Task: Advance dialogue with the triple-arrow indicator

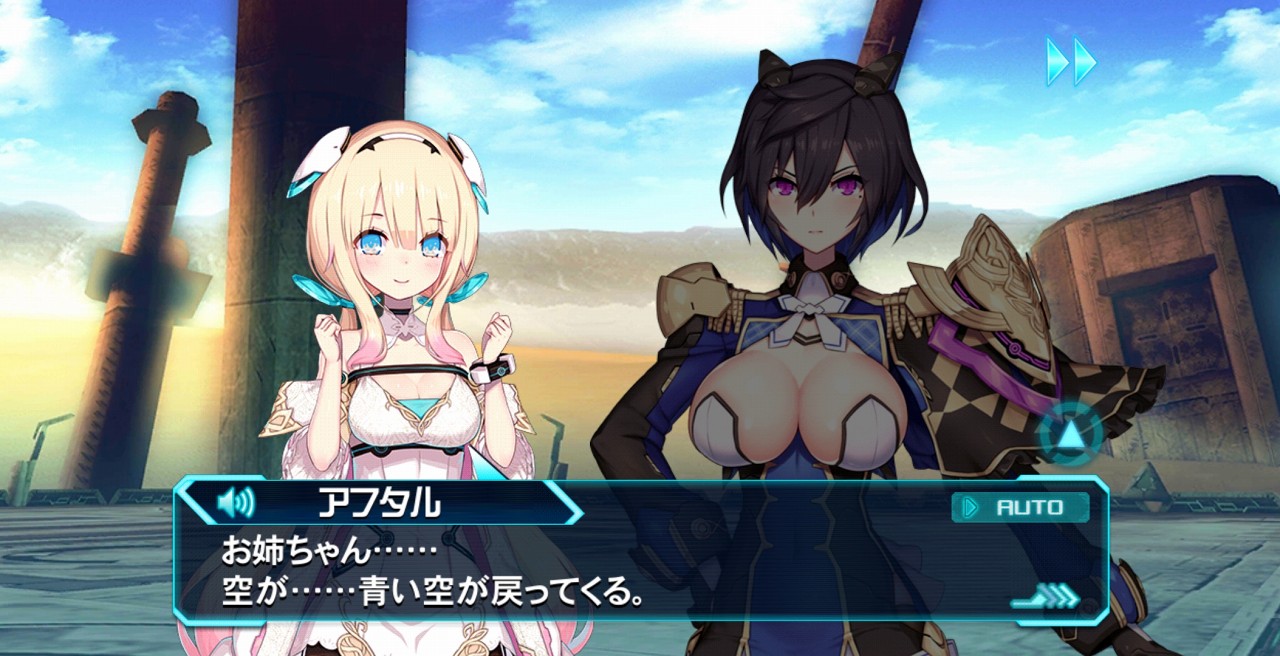Action: (x=1046, y=598)
